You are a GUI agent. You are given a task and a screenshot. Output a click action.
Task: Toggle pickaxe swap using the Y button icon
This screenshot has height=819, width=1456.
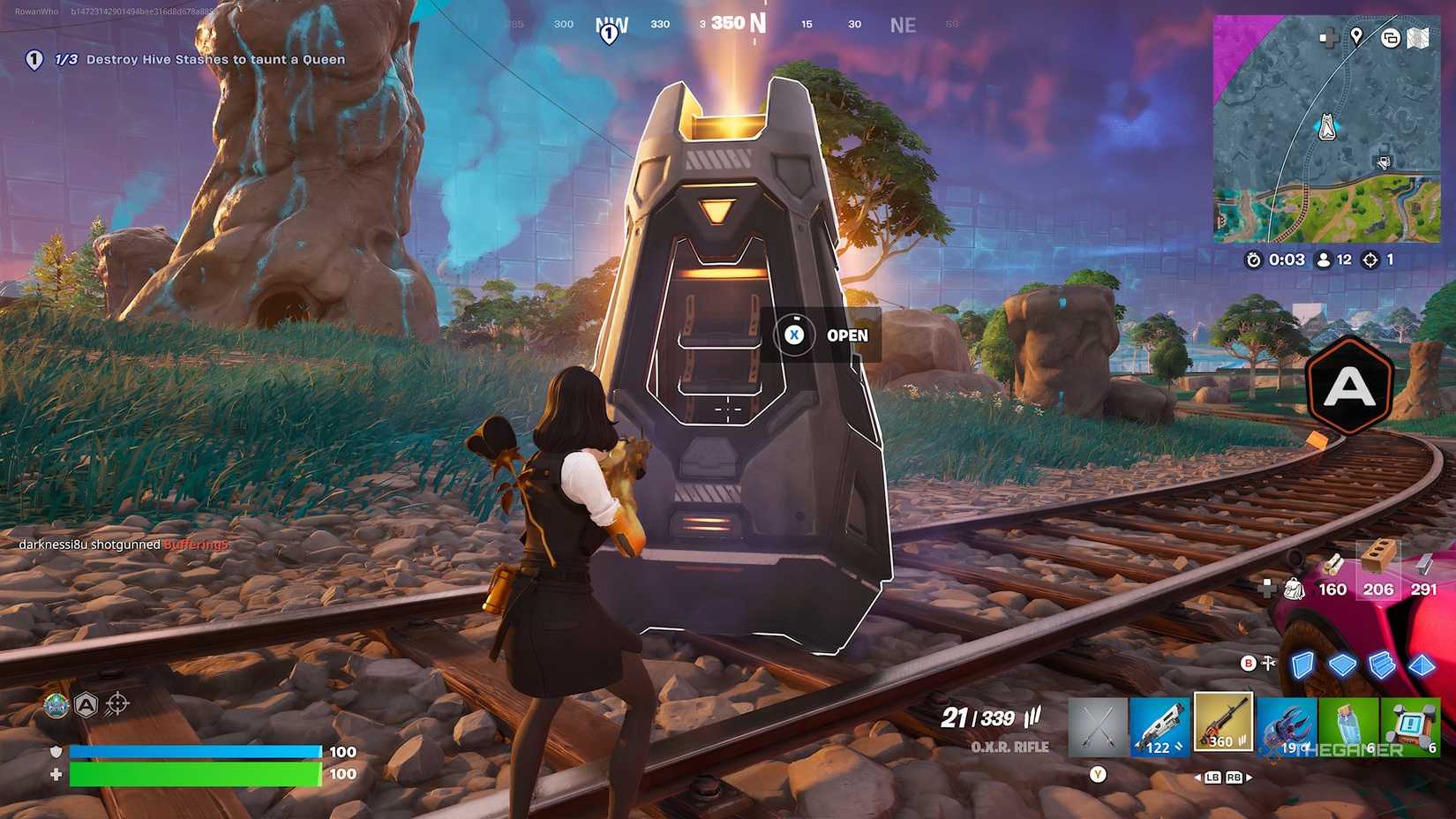coord(1098,776)
